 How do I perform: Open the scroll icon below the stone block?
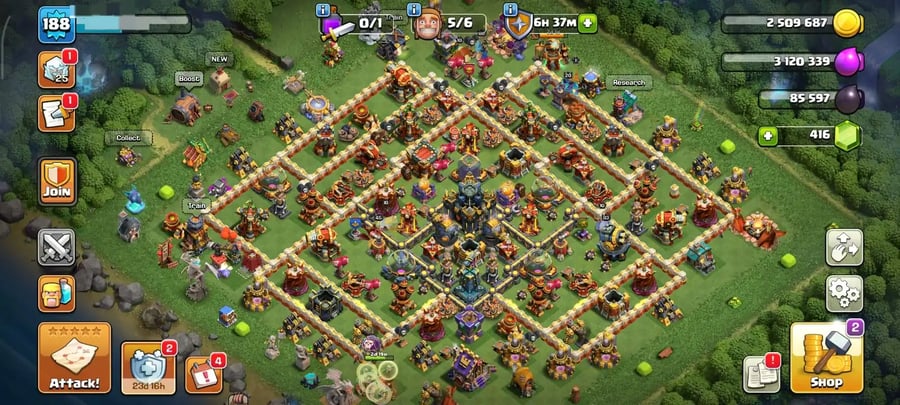point(57,114)
